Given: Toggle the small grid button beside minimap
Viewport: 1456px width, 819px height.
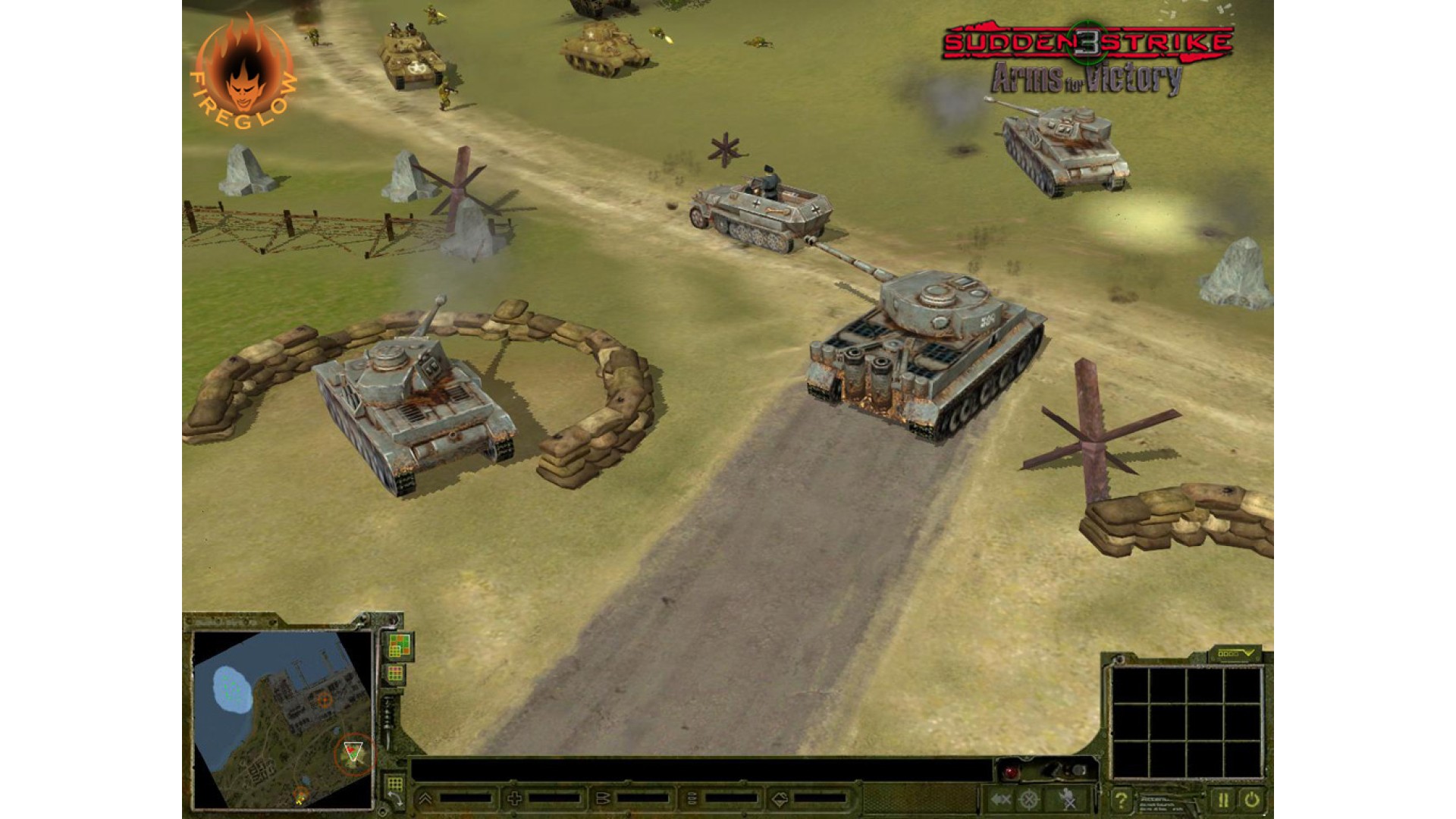Looking at the screenshot, I should pos(395,673).
